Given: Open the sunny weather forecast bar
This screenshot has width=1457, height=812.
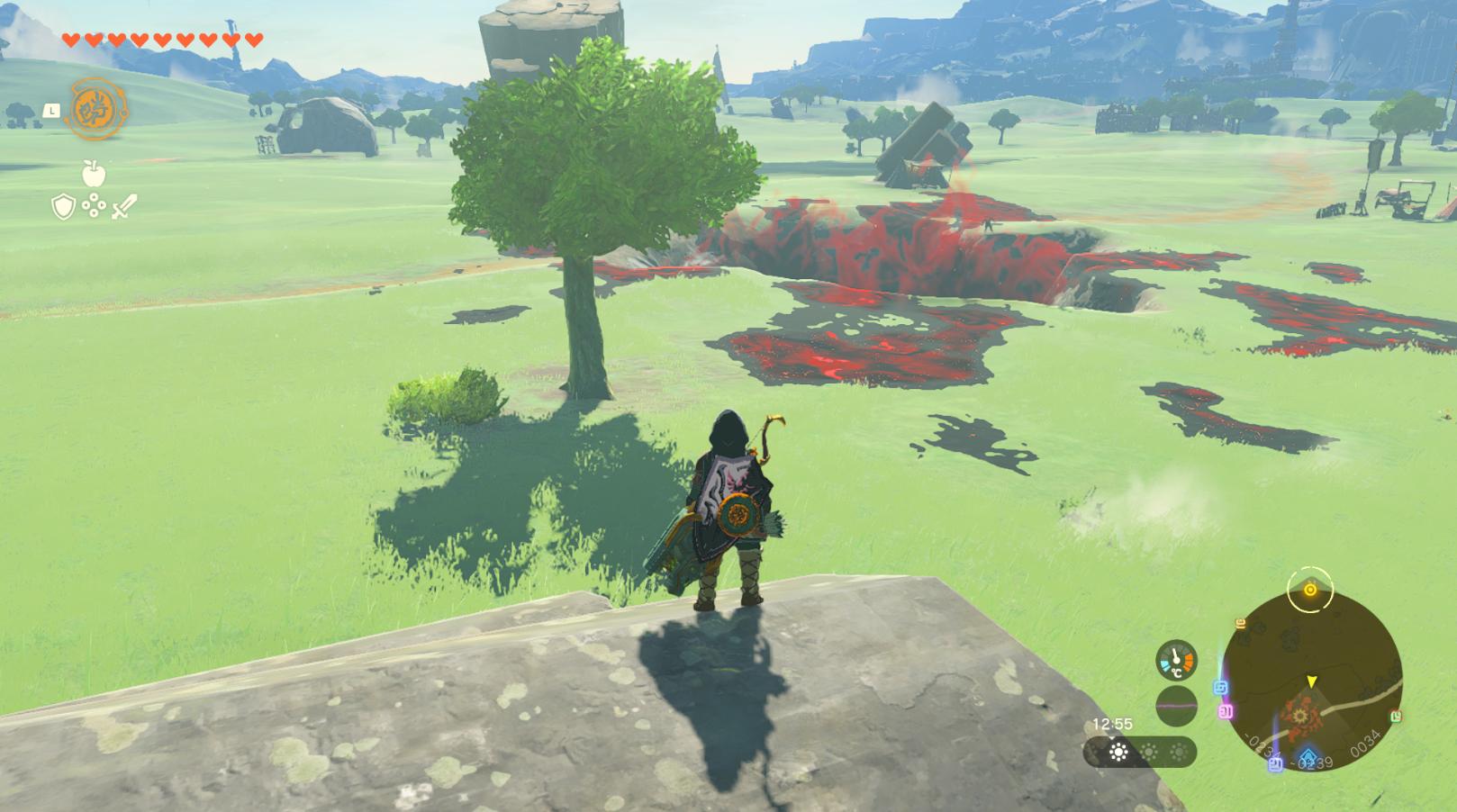Looking at the screenshot, I should click(x=1140, y=752).
